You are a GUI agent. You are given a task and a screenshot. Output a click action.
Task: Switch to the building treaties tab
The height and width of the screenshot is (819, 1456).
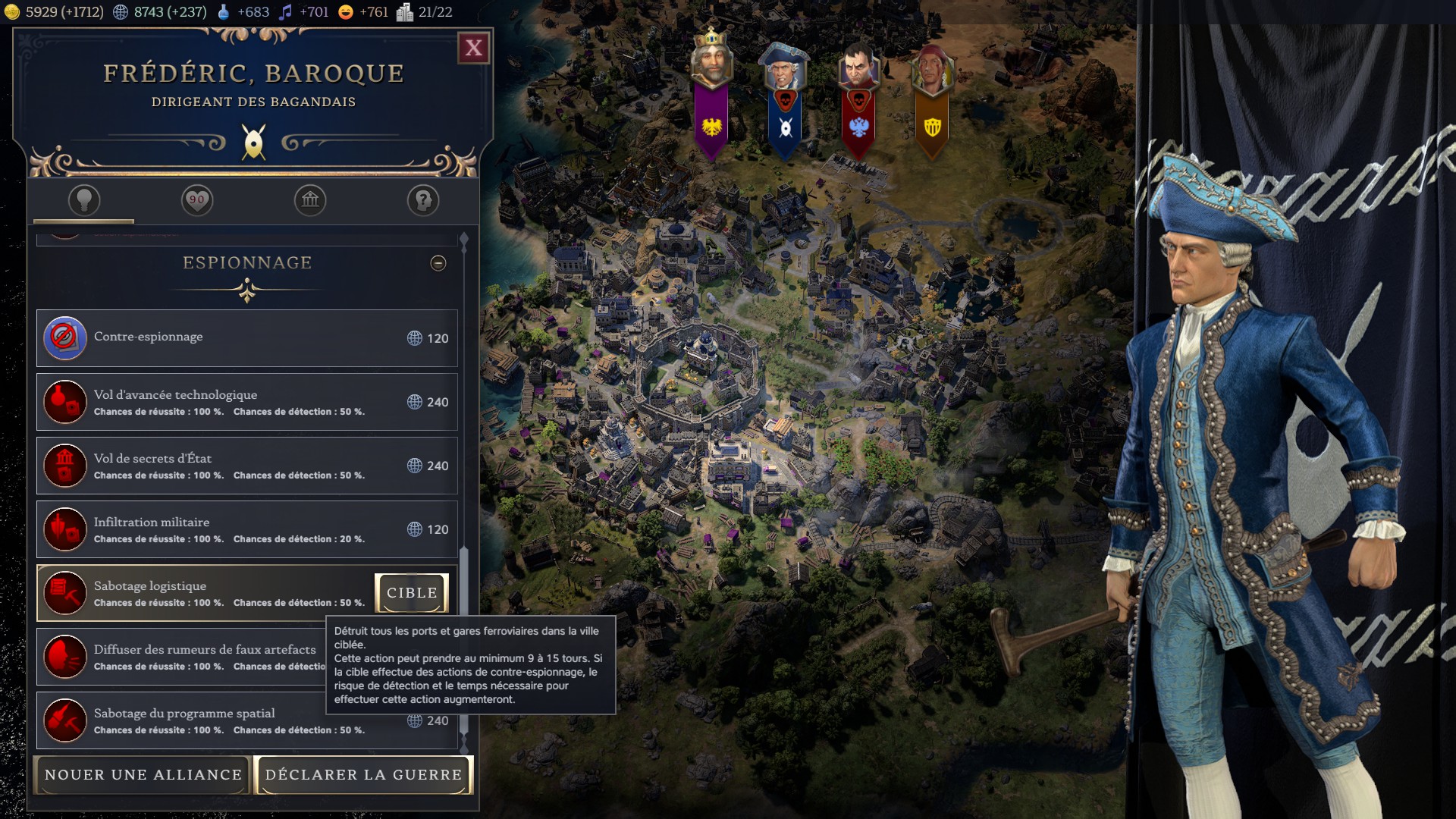(x=310, y=201)
